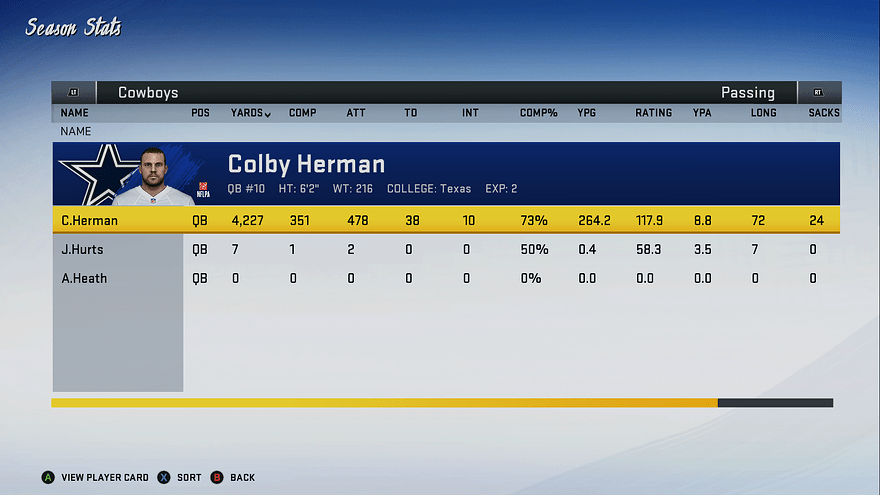Sort by the RATING column header
The width and height of the screenshot is (880, 495).
coord(653,113)
